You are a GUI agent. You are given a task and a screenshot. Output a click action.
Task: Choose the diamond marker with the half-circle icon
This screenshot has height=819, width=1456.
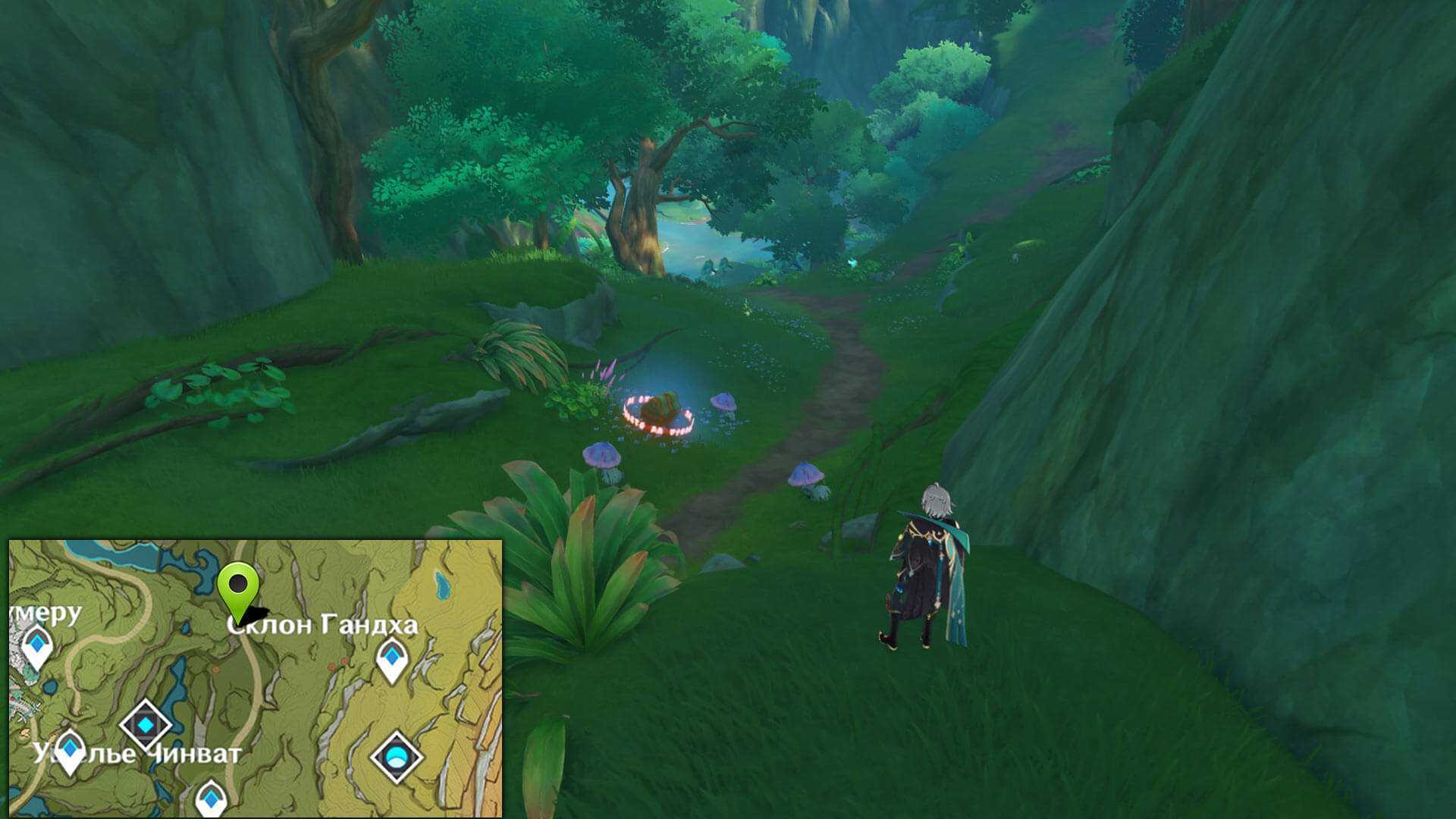pos(396,756)
